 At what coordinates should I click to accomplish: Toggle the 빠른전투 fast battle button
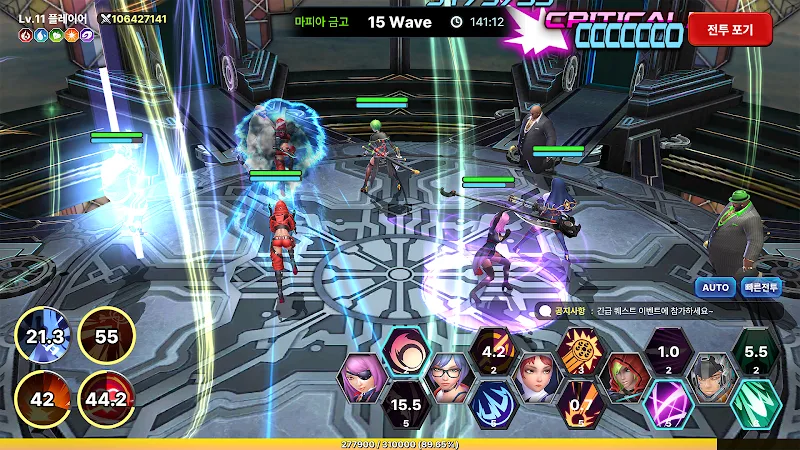pos(762,287)
